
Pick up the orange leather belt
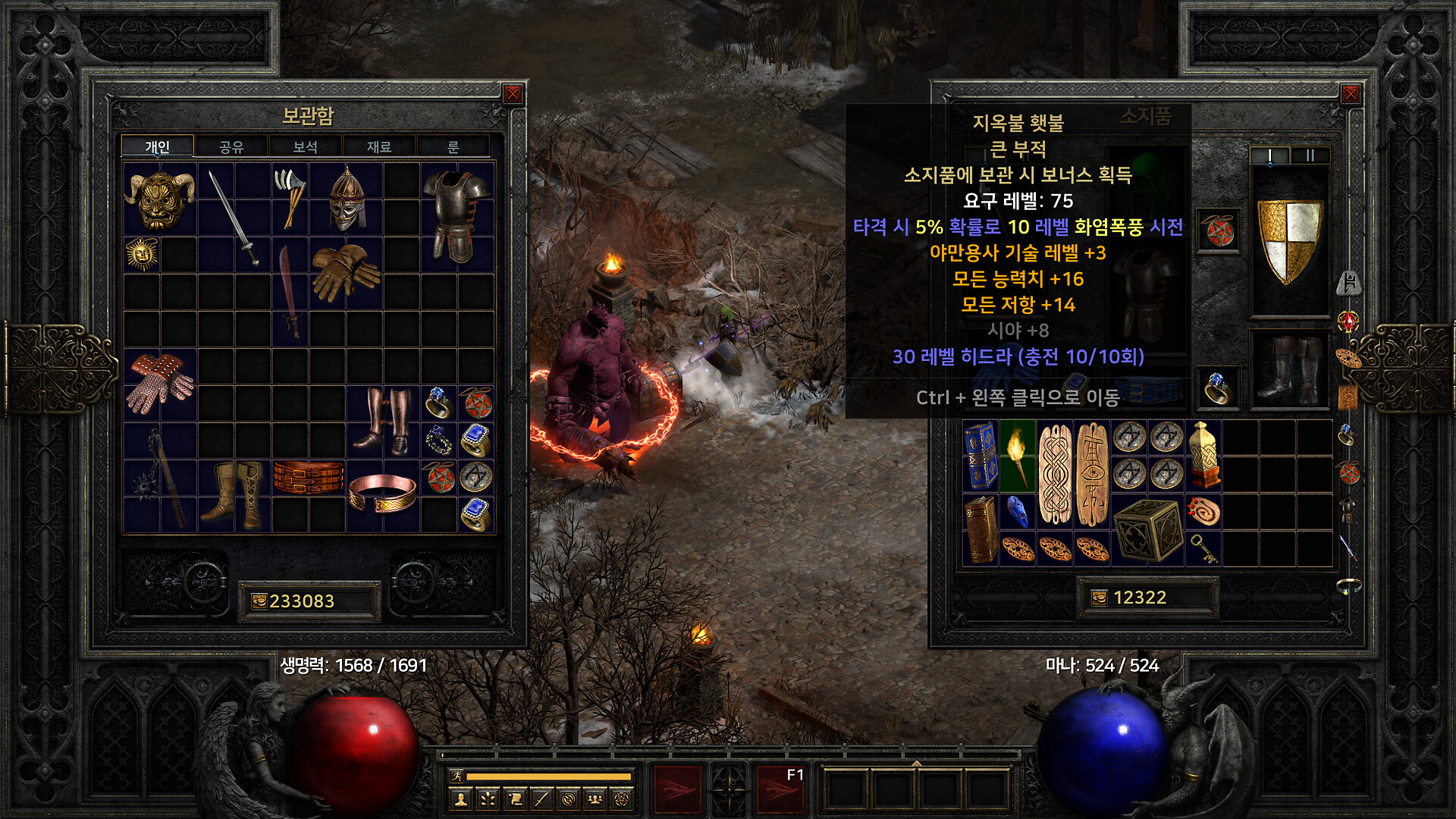tap(309, 478)
